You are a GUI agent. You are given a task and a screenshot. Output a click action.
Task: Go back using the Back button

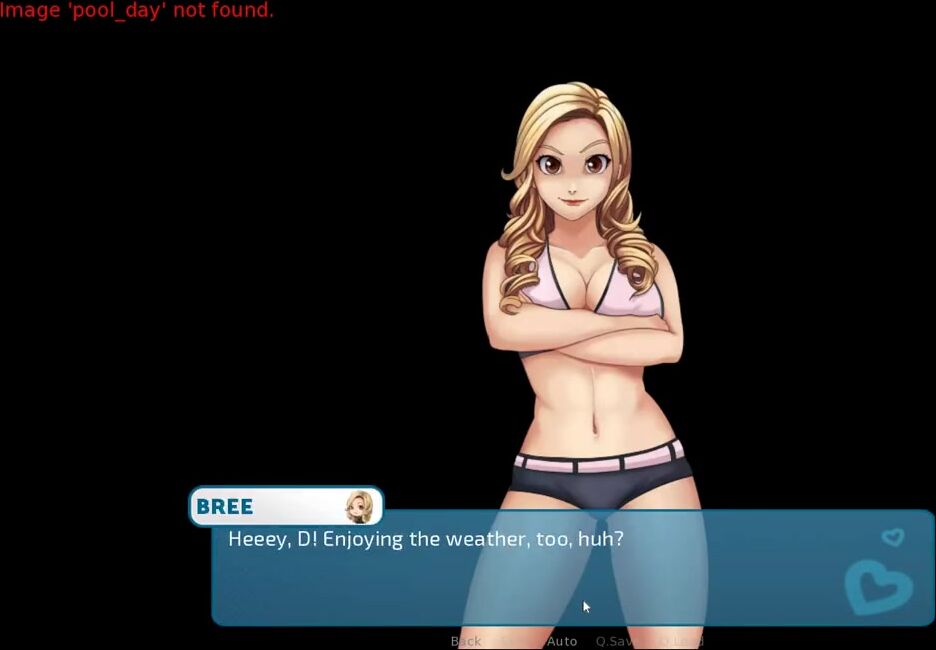pyautogui.click(x=466, y=641)
